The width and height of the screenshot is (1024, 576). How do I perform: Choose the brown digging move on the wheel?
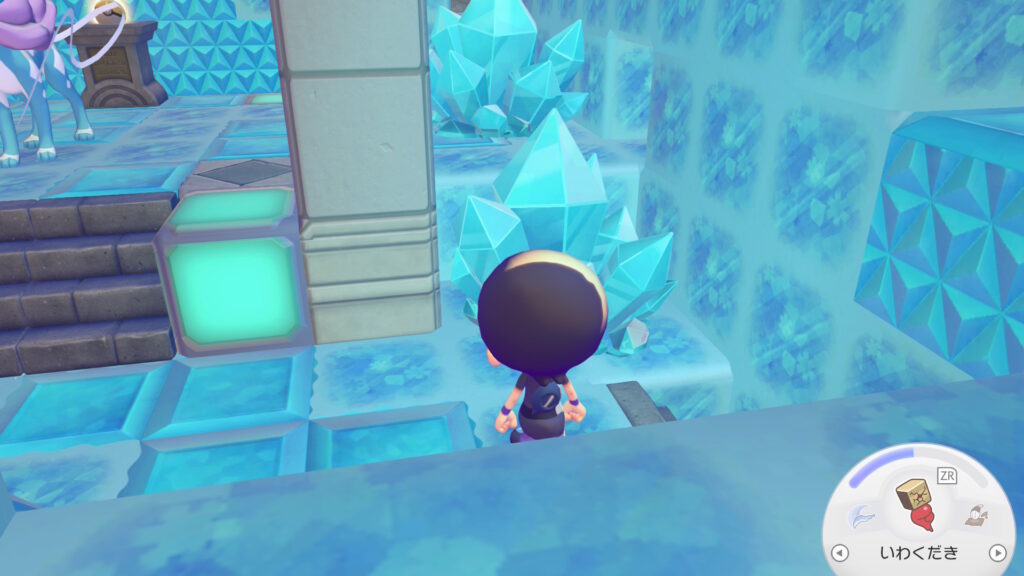(x=975, y=516)
